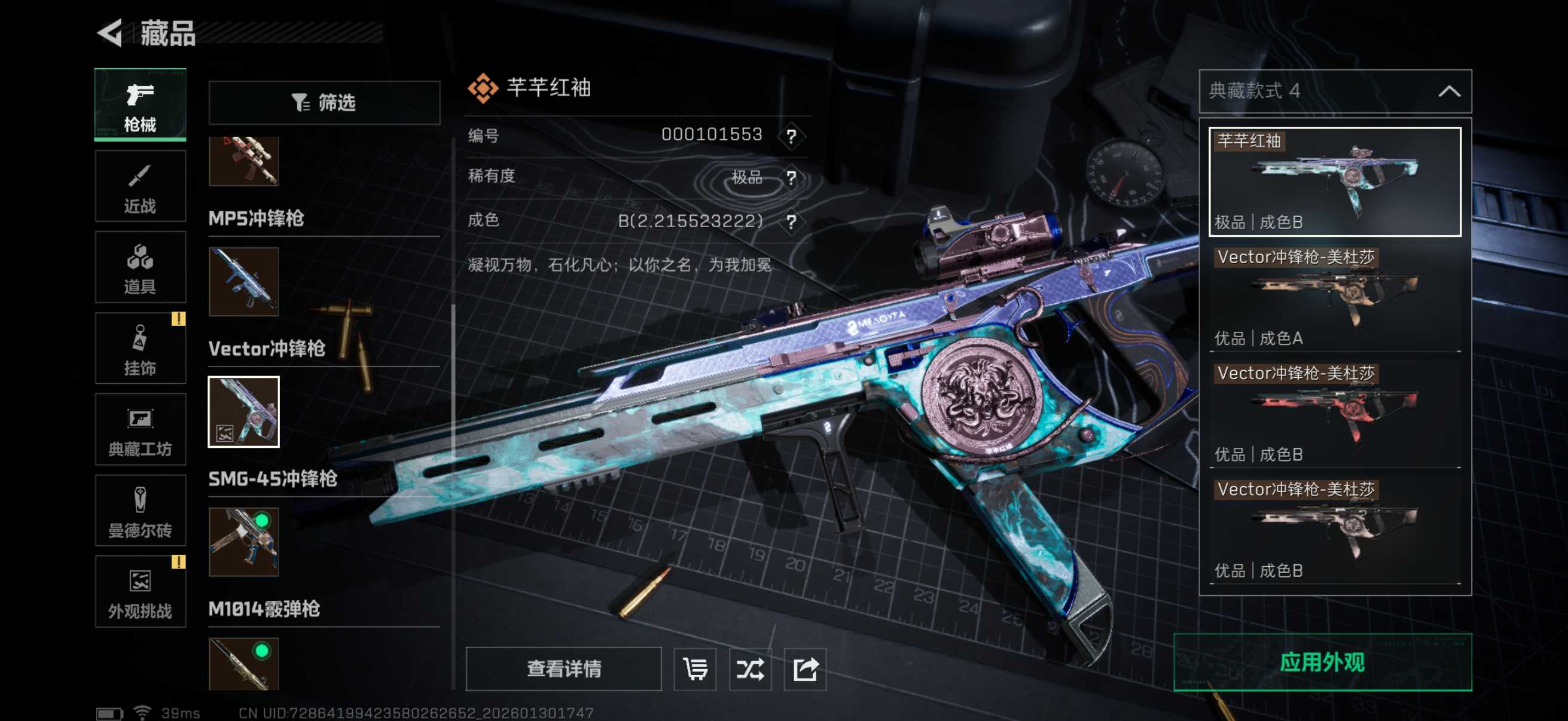Share the skin with the share icon
This screenshot has height=721, width=1568.
tap(805, 668)
